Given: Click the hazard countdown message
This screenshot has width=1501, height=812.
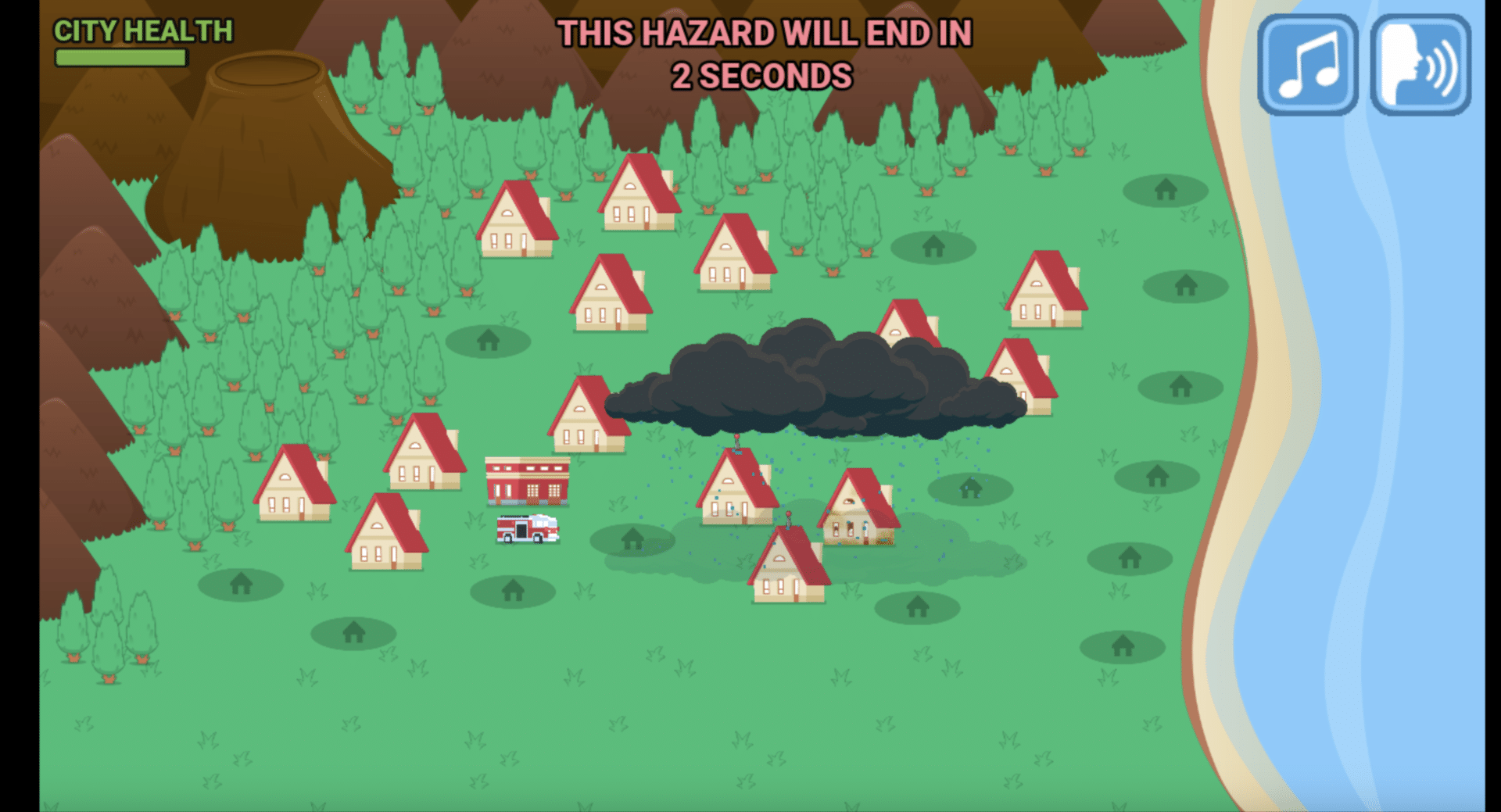Looking at the screenshot, I should [762, 55].
